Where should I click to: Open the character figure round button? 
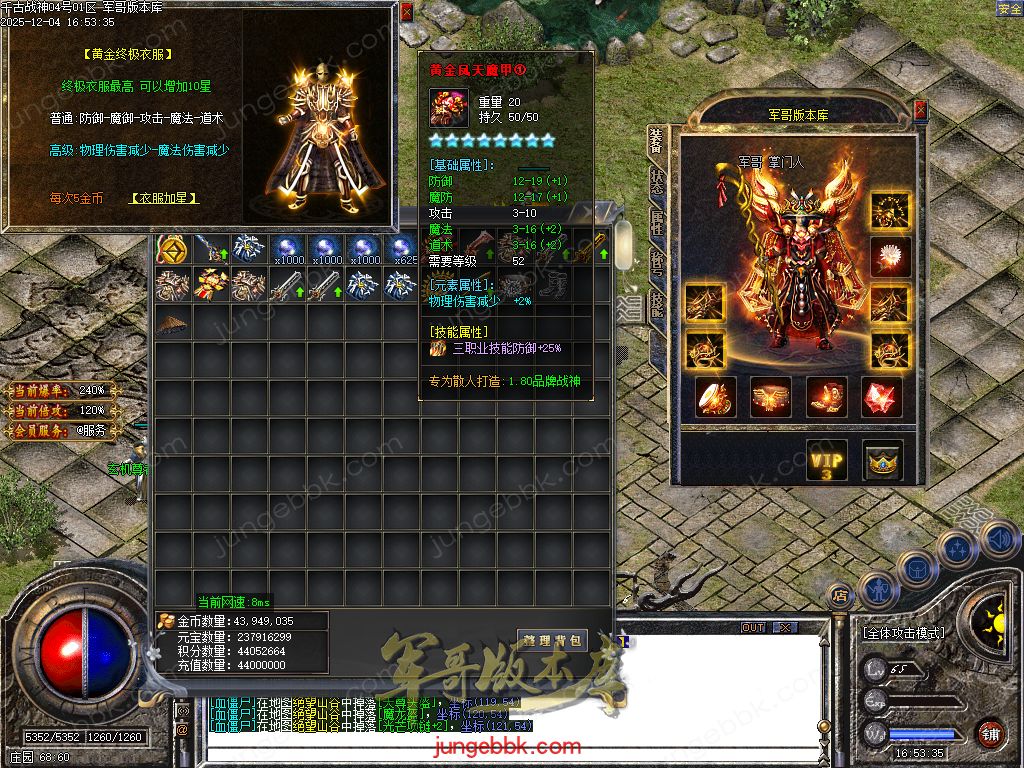(877, 590)
